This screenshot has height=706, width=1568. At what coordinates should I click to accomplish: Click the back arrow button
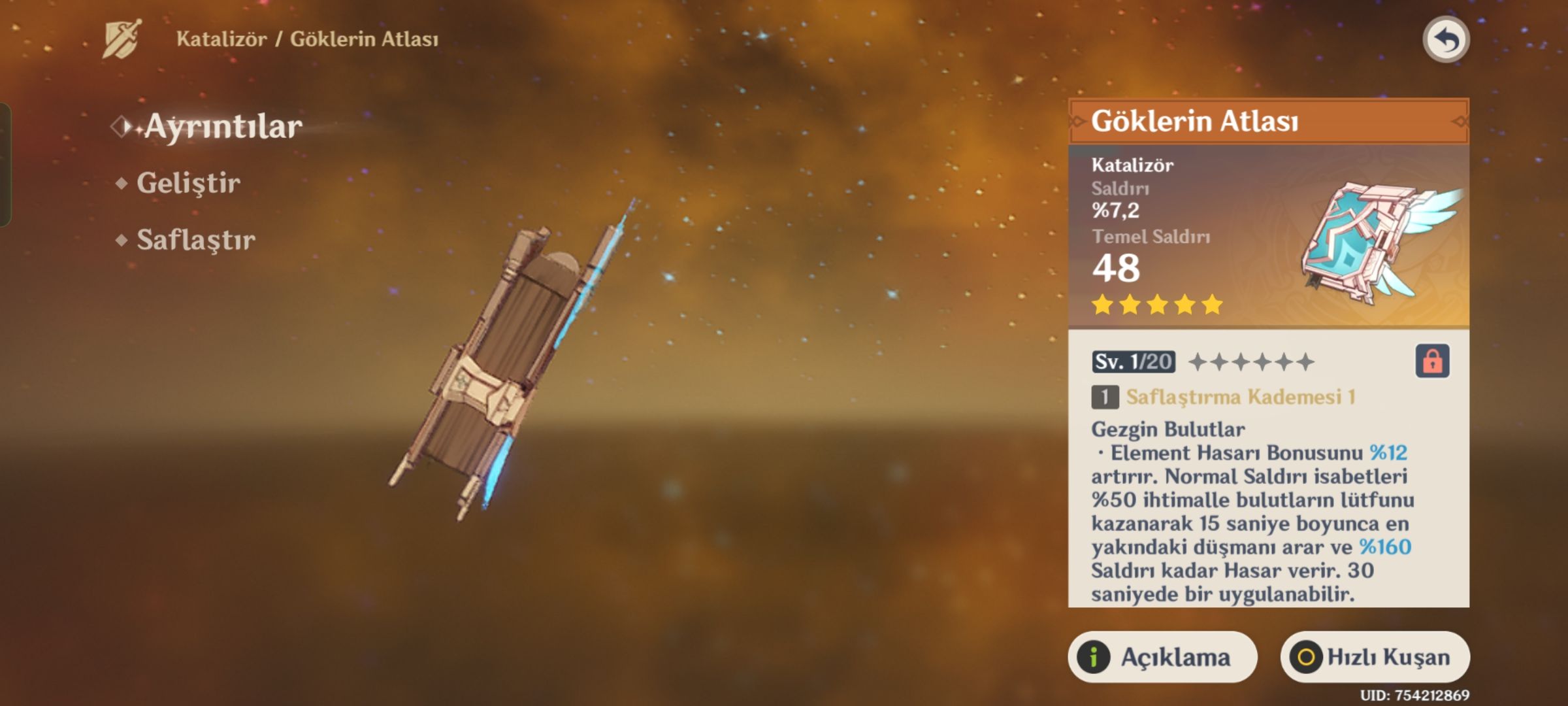pyautogui.click(x=1446, y=41)
